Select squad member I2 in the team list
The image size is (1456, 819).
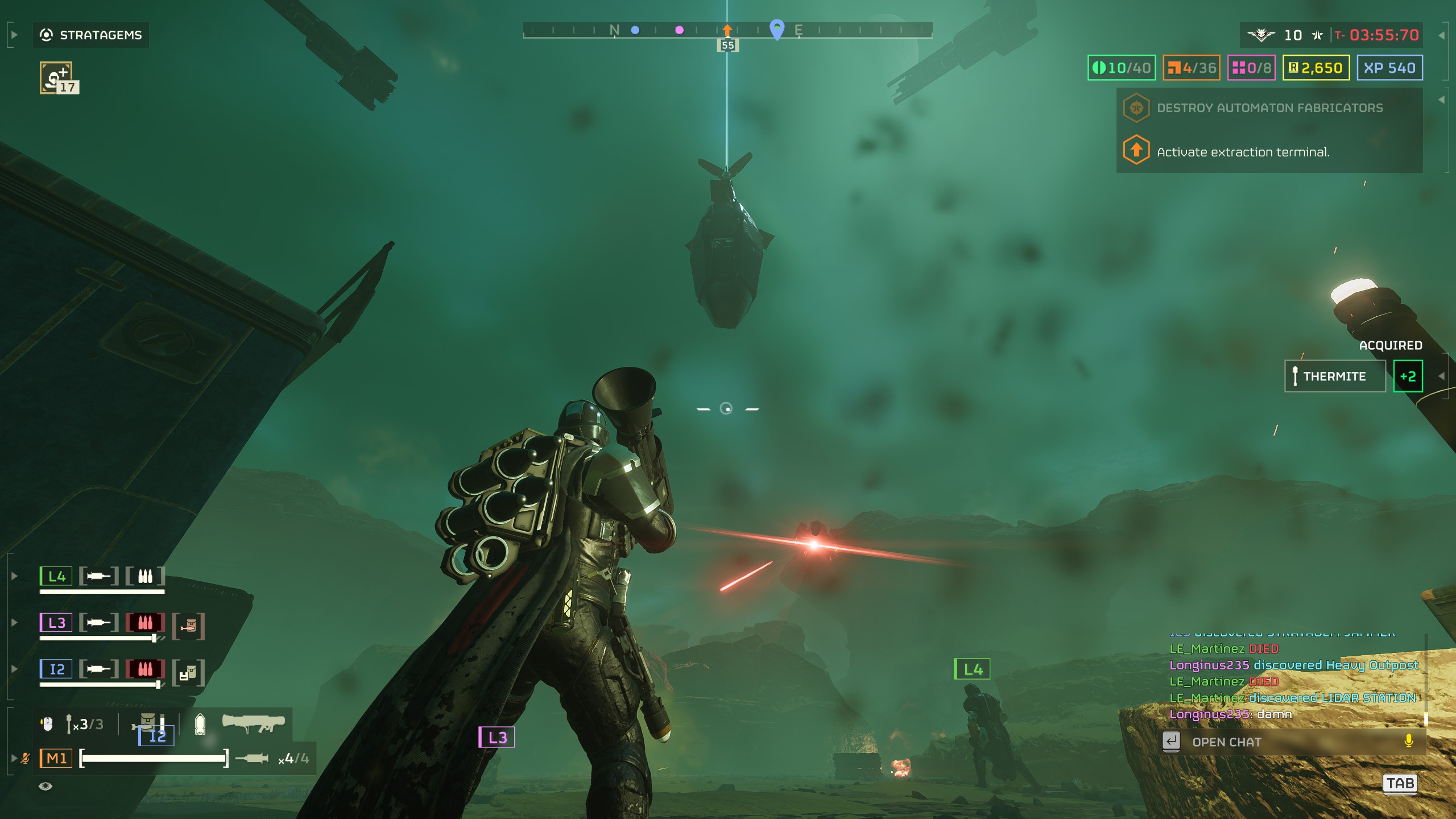[x=56, y=669]
